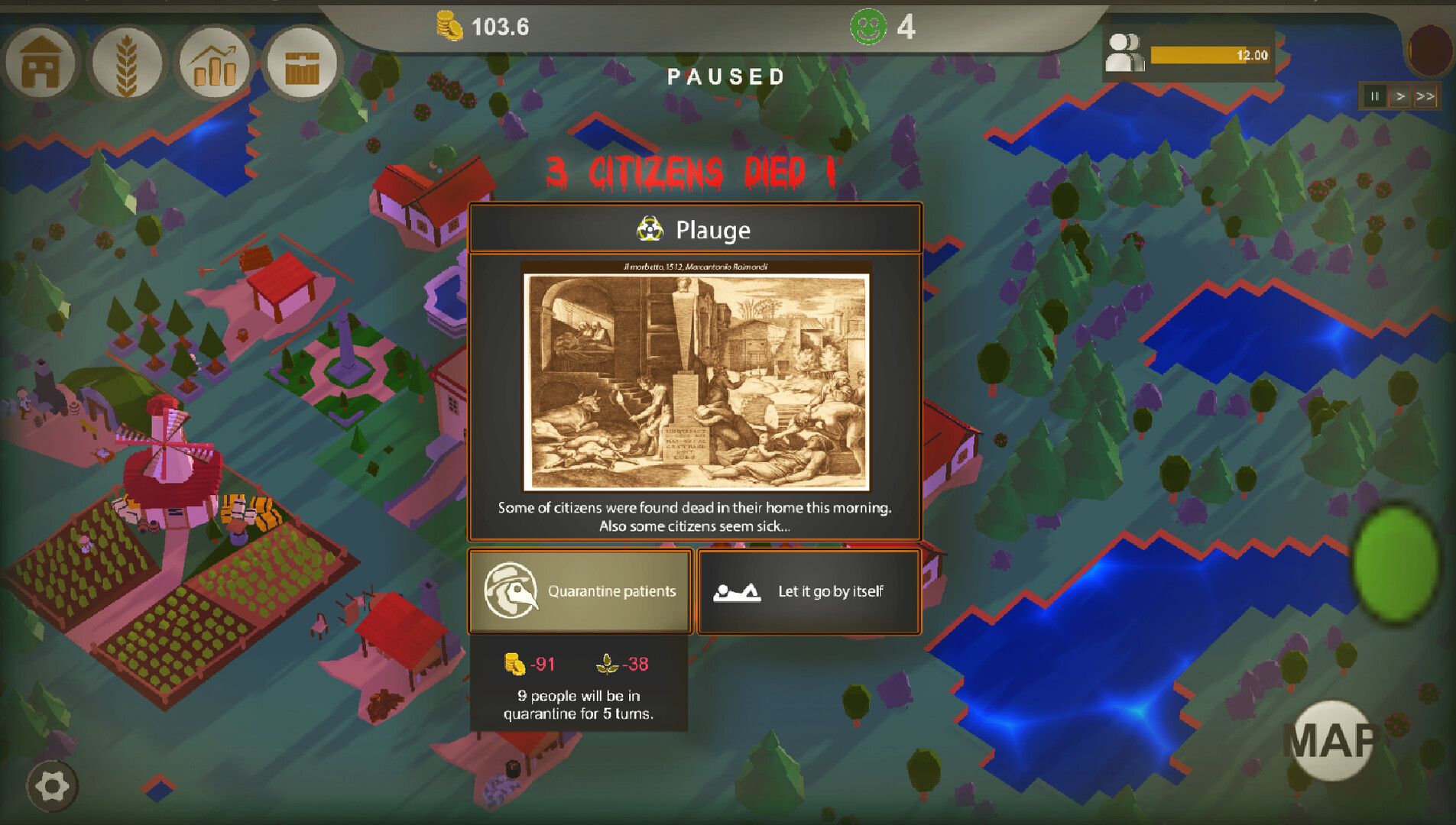The width and height of the screenshot is (1456, 825).
Task: Toggle pause with the pause button
Action: click(1375, 96)
